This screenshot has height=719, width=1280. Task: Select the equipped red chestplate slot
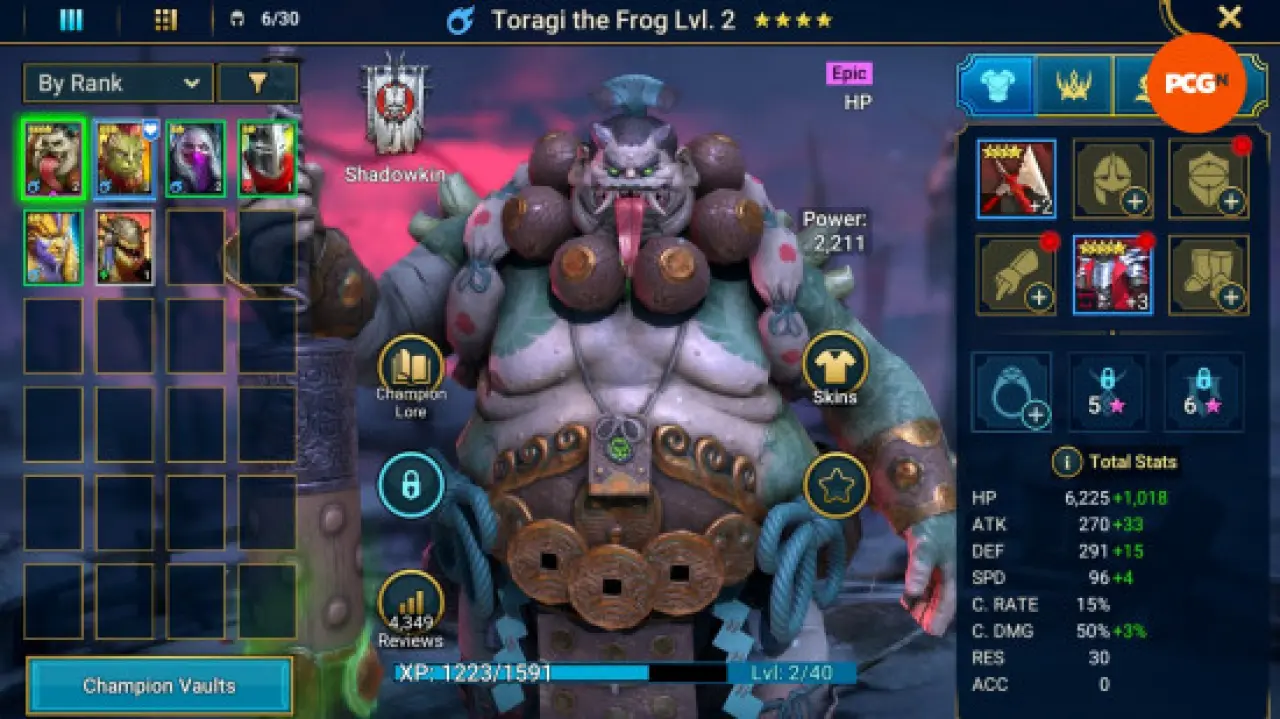point(1112,275)
